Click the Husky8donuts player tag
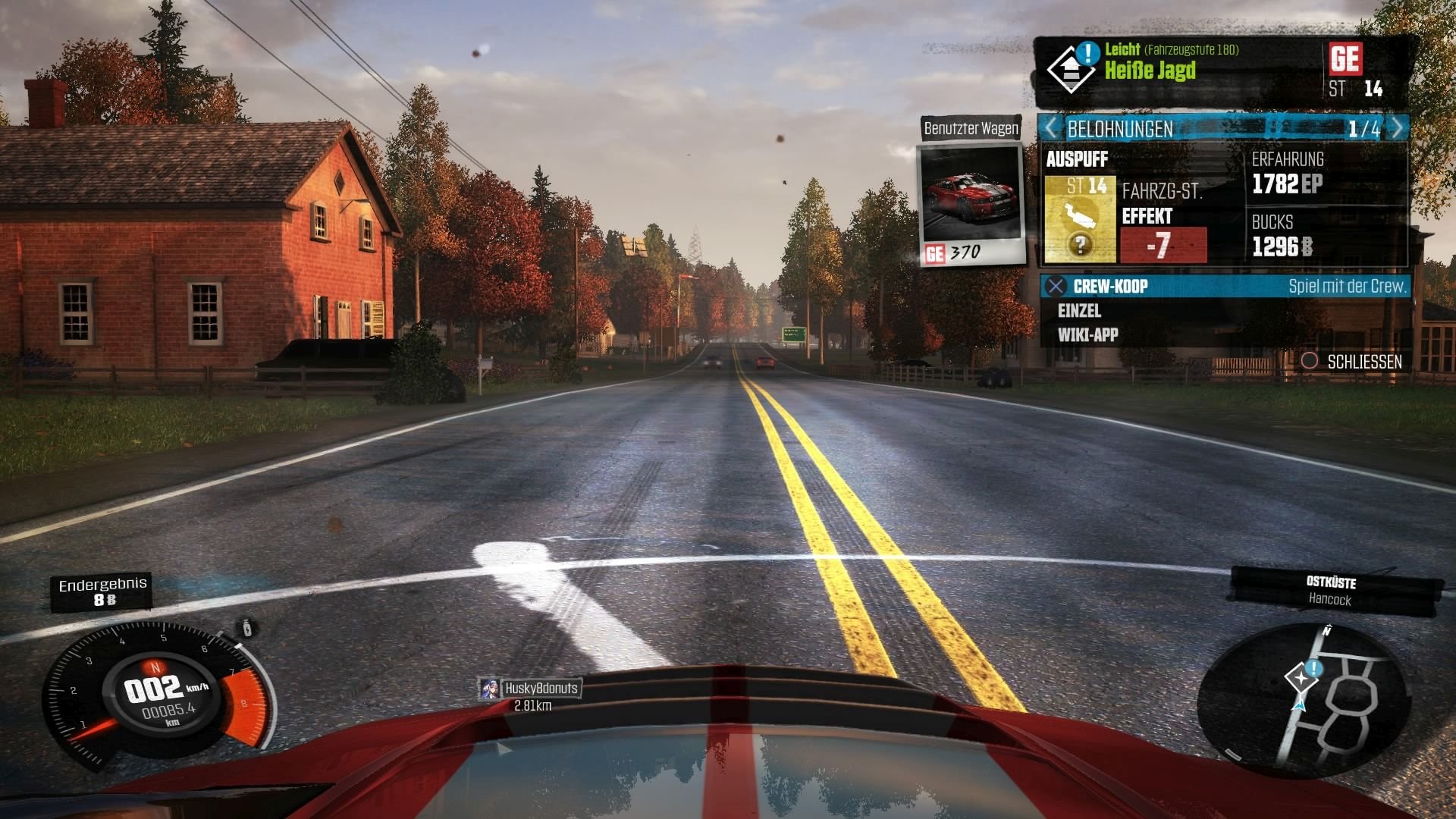1456x819 pixels. point(532,689)
